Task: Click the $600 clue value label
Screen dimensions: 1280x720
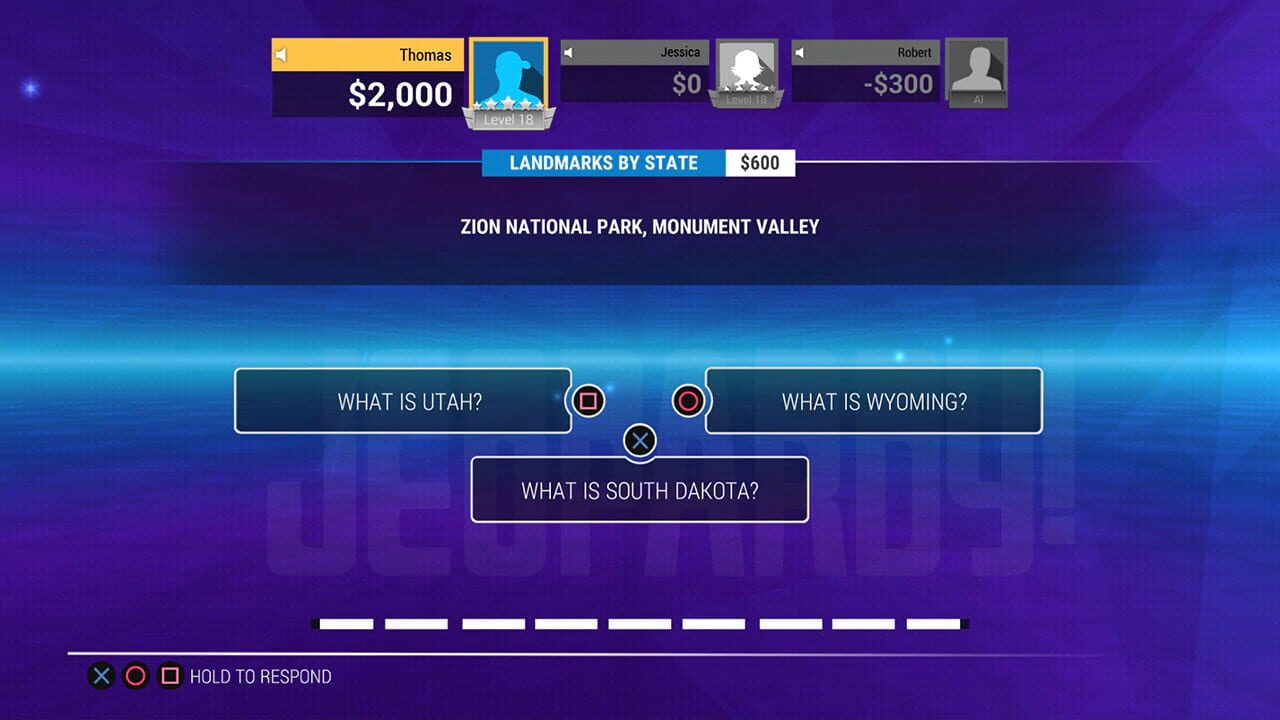Action: click(x=760, y=162)
